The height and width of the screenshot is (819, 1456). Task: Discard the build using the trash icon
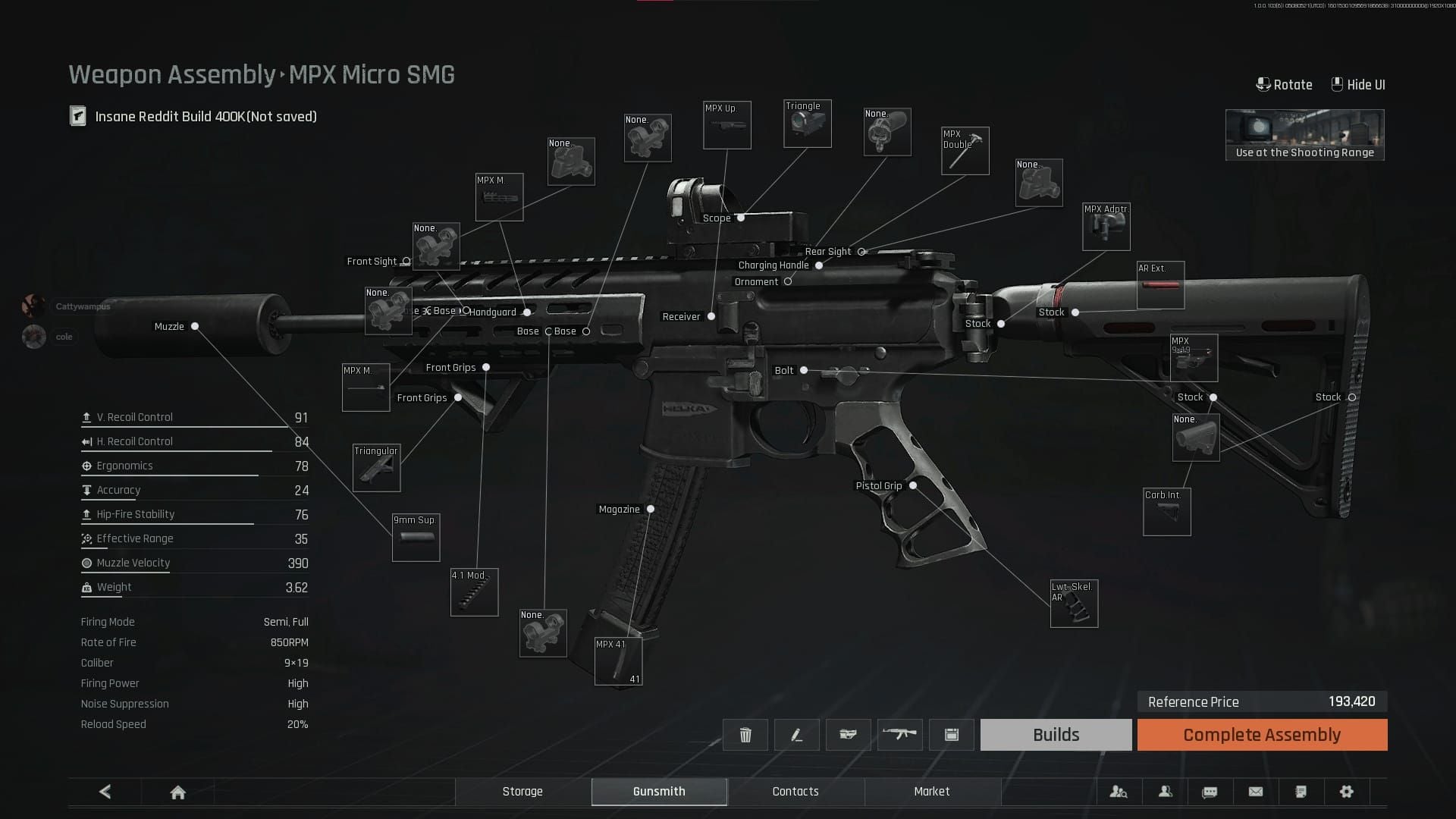tap(745, 734)
